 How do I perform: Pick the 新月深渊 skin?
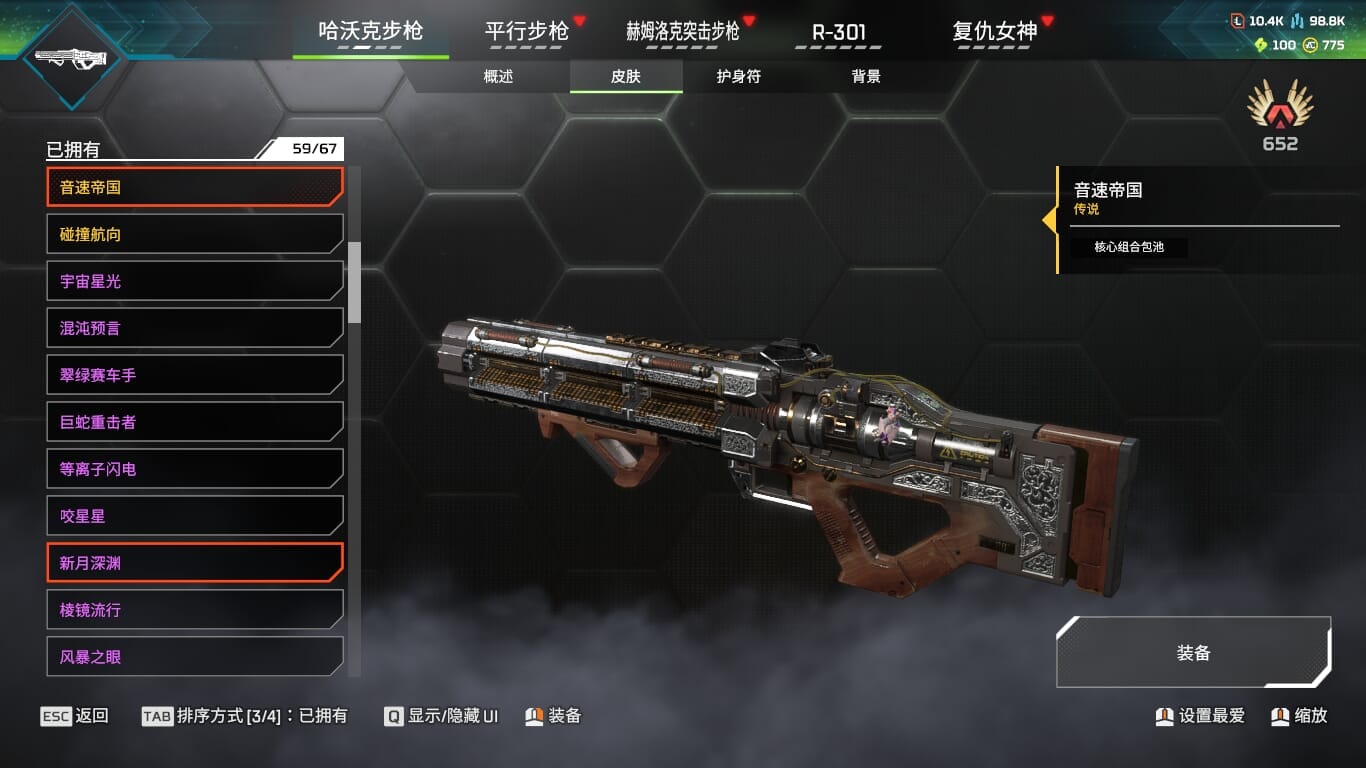pos(195,563)
